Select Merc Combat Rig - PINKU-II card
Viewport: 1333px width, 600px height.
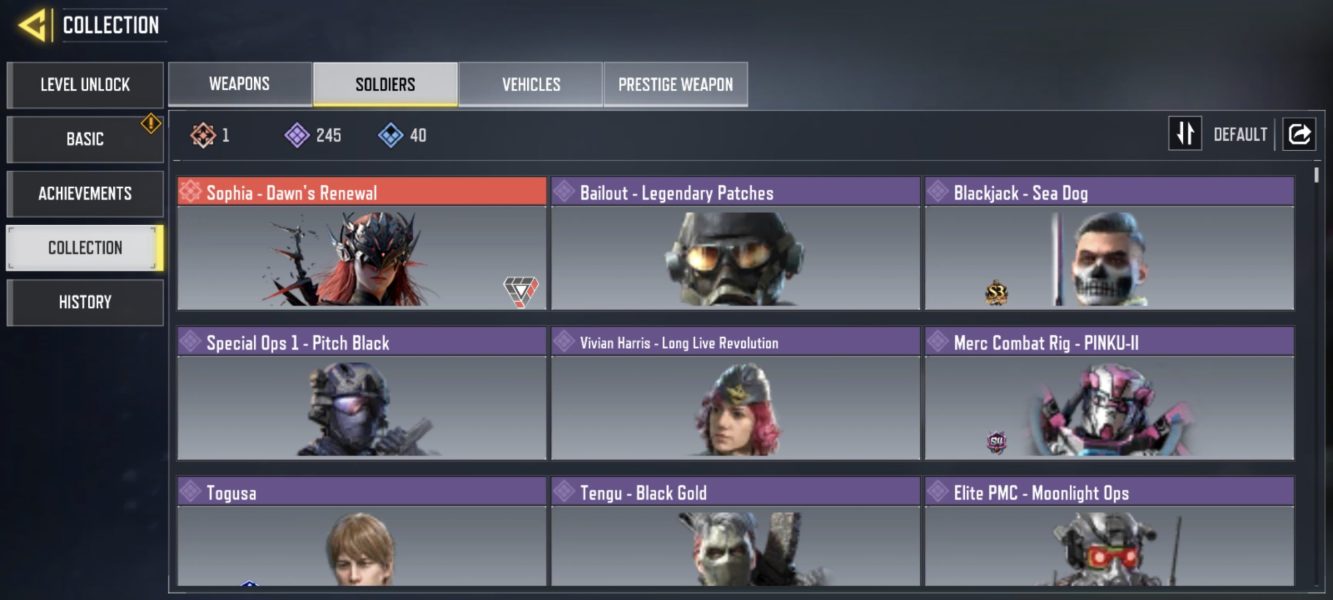pos(1109,394)
